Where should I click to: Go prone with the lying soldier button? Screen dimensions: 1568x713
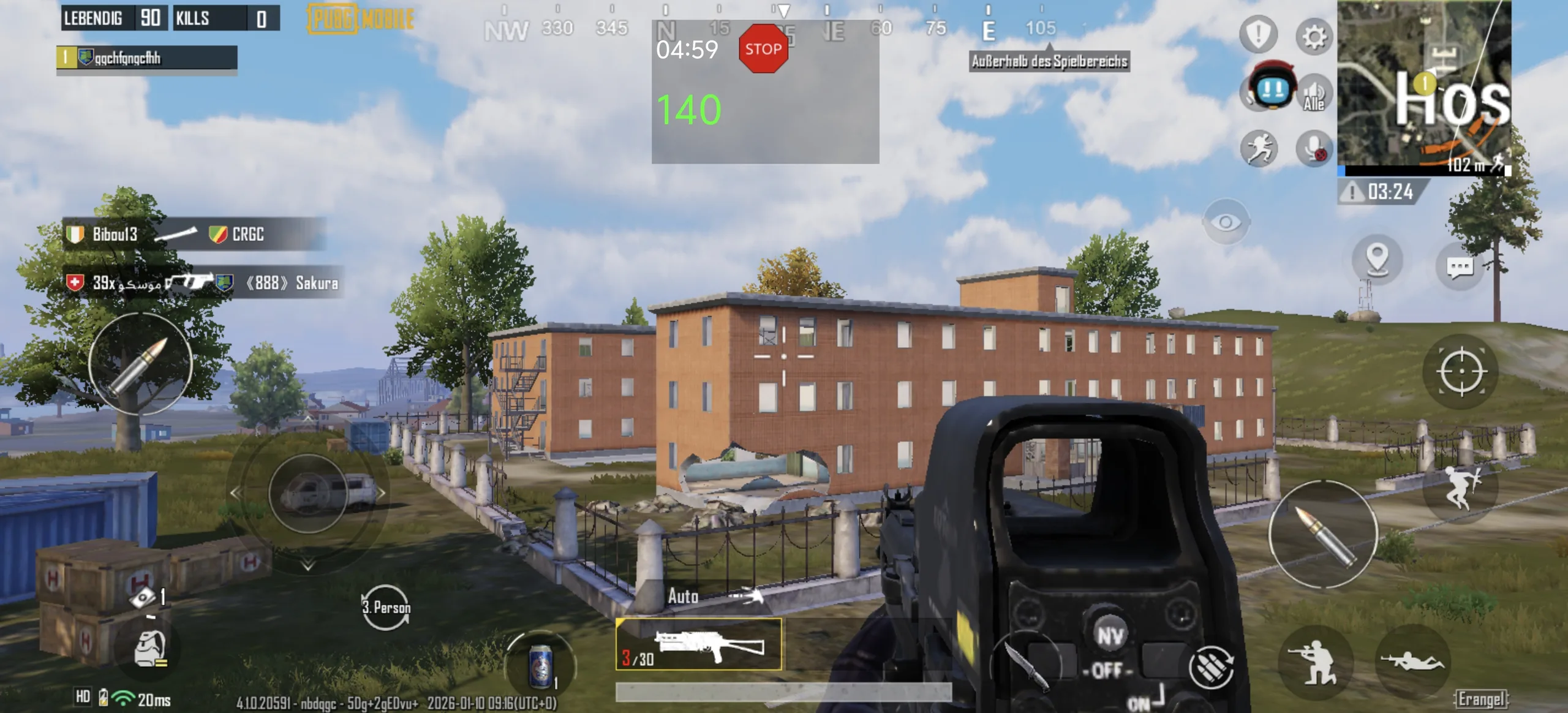pos(1412,662)
